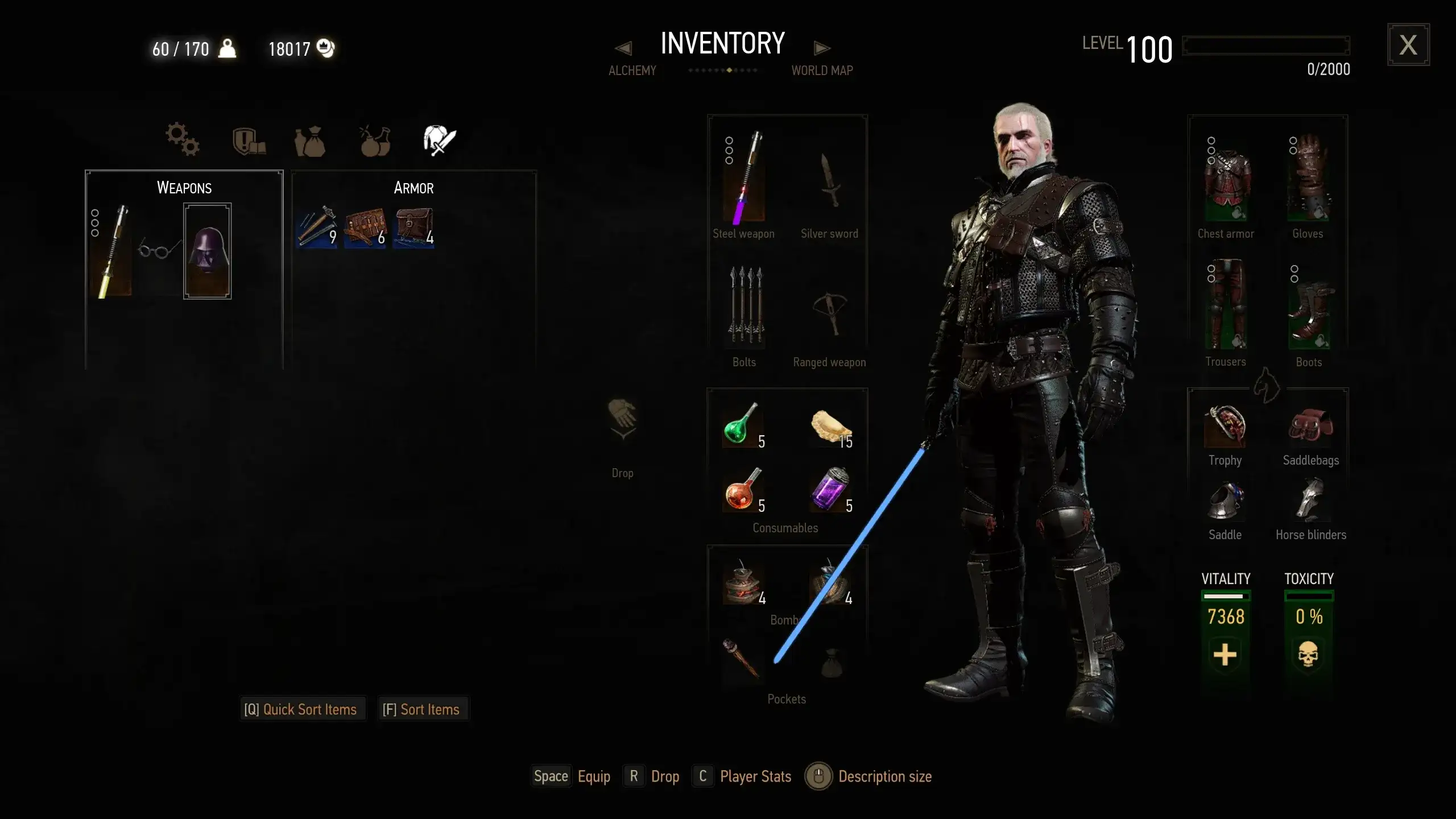The width and height of the screenshot is (1456, 819).
Task: Select the green potion consumable
Action: (x=742, y=425)
